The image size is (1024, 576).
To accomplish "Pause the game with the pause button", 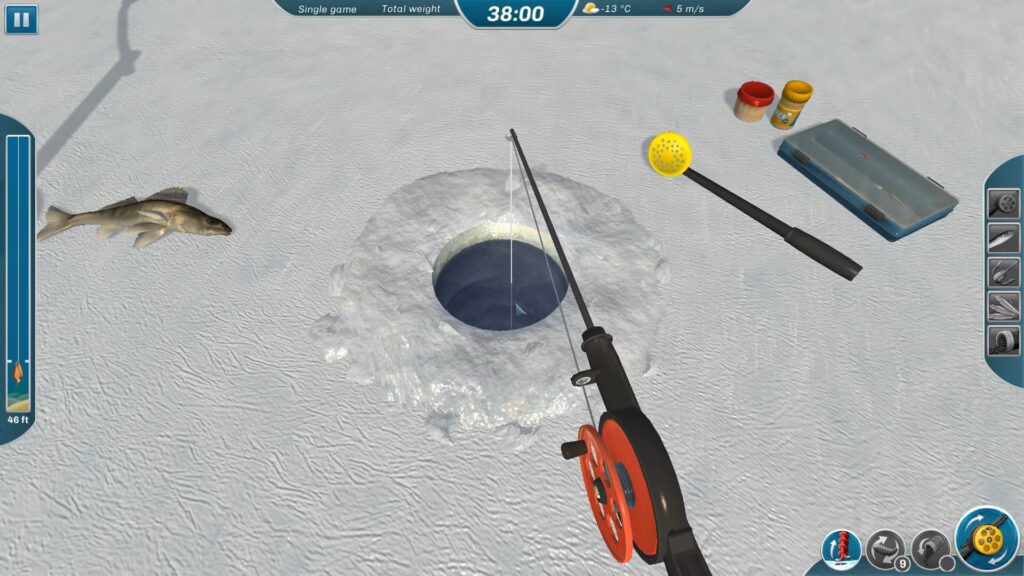I will [21, 19].
